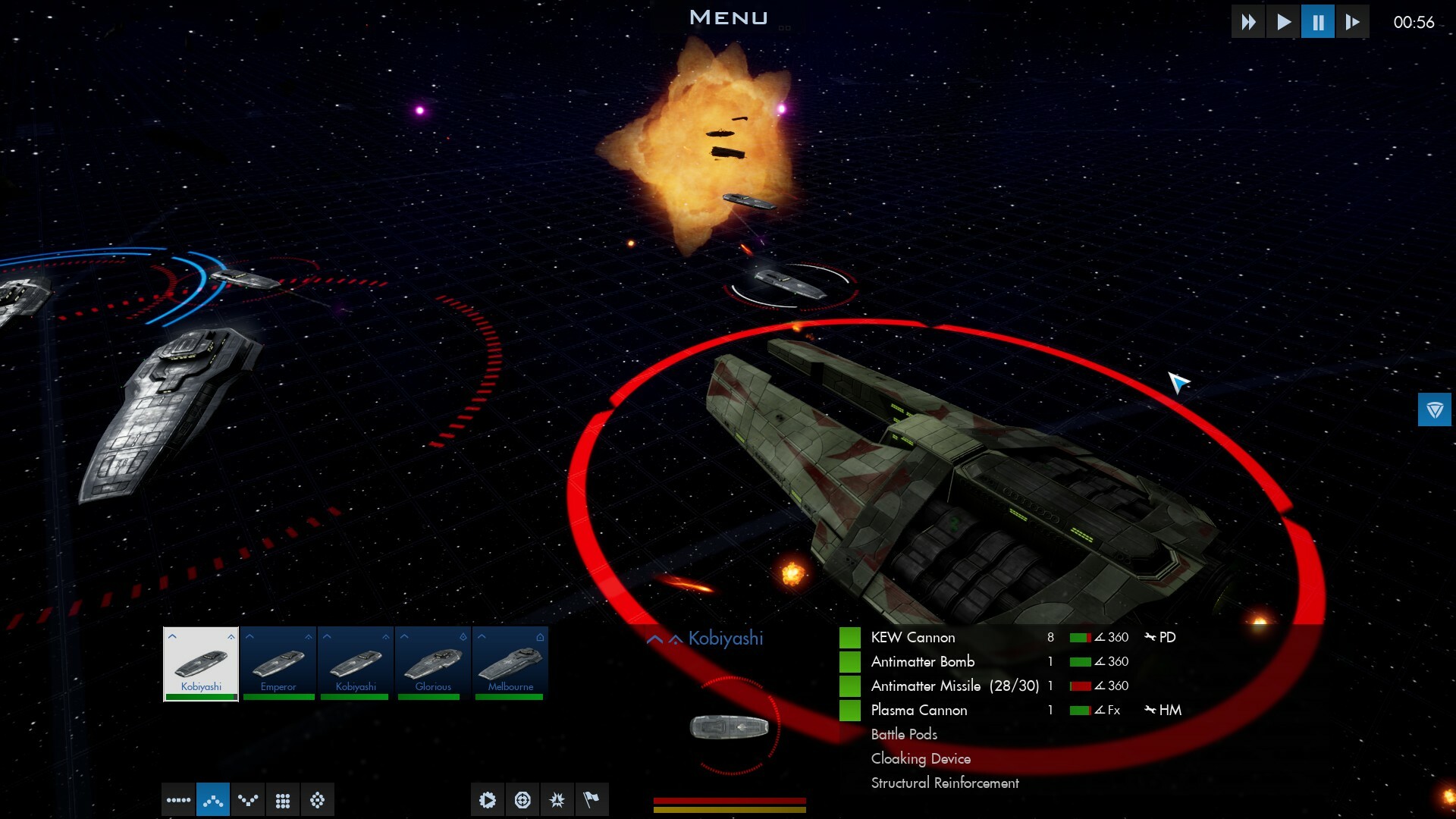The width and height of the screenshot is (1456, 819).
Task: Toggle the KEW Cannon weapon square
Action: click(850, 638)
